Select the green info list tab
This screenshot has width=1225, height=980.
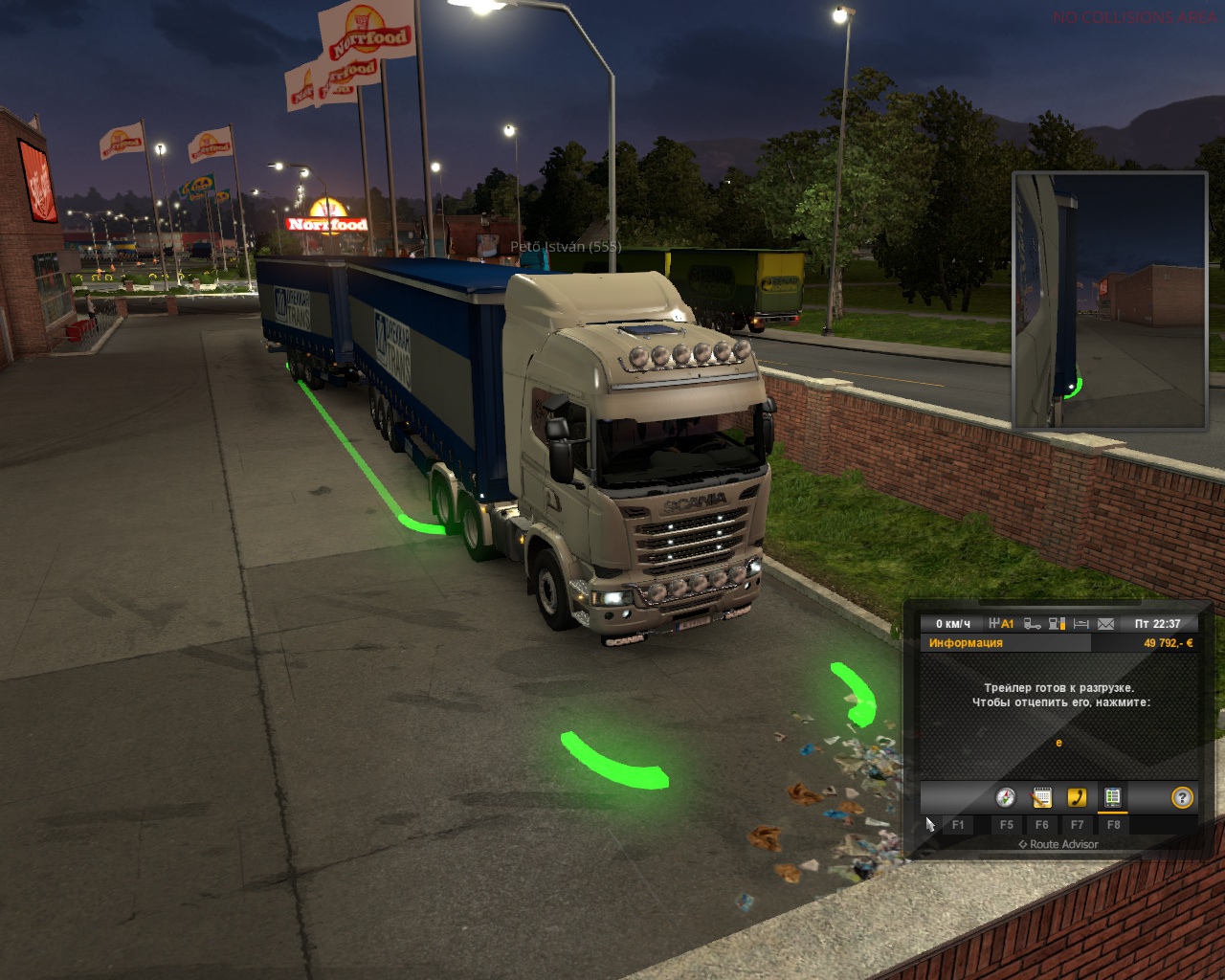pyautogui.click(x=1112, y=797)
